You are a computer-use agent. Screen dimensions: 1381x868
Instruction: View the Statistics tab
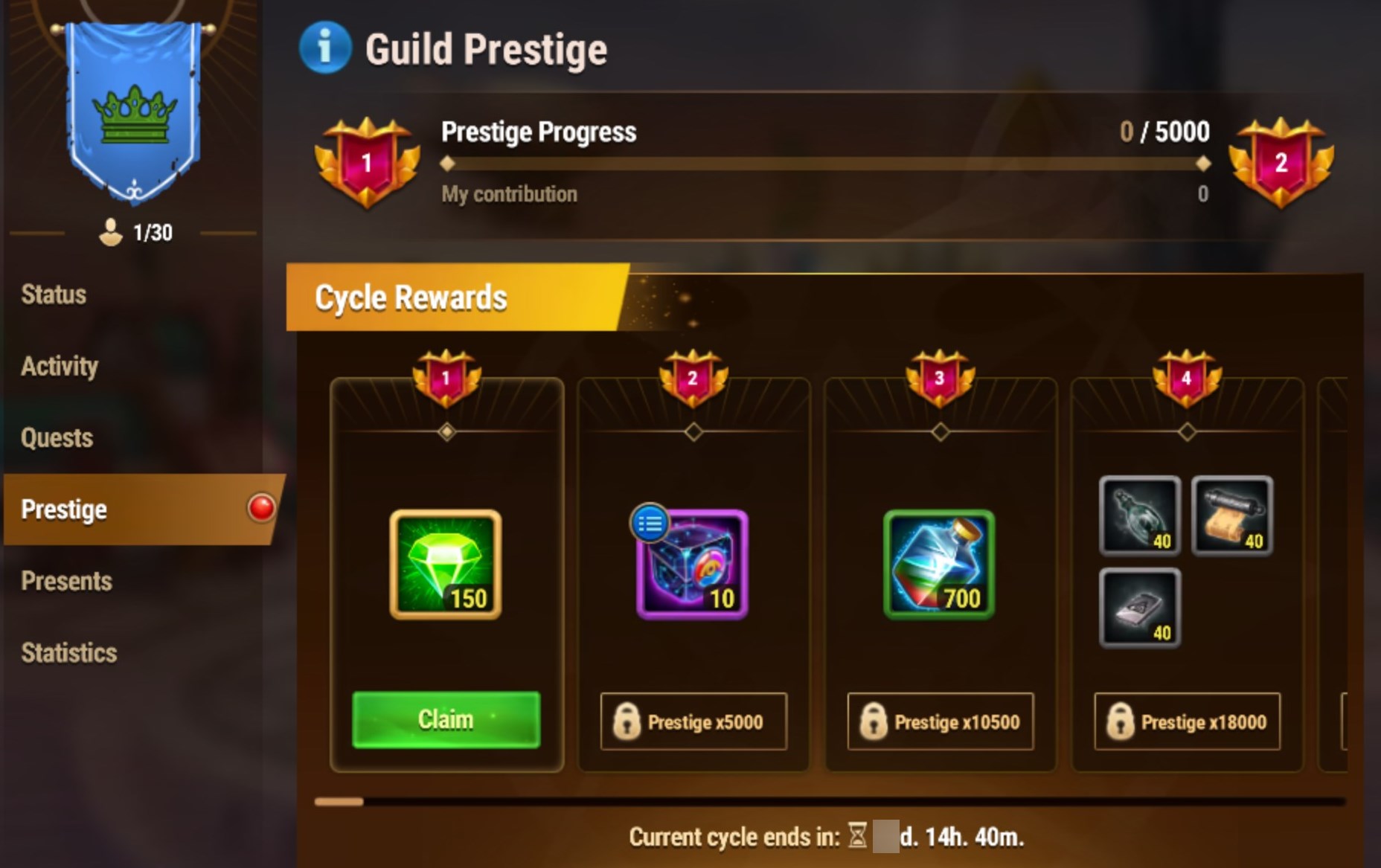[69, 653]
